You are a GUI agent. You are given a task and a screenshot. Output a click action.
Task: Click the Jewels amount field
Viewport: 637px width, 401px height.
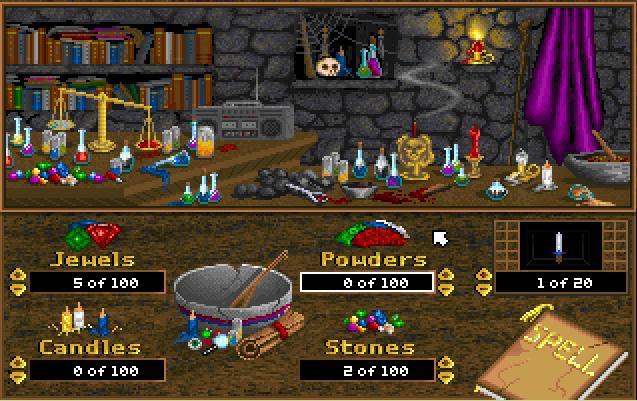tap(97, 283)
